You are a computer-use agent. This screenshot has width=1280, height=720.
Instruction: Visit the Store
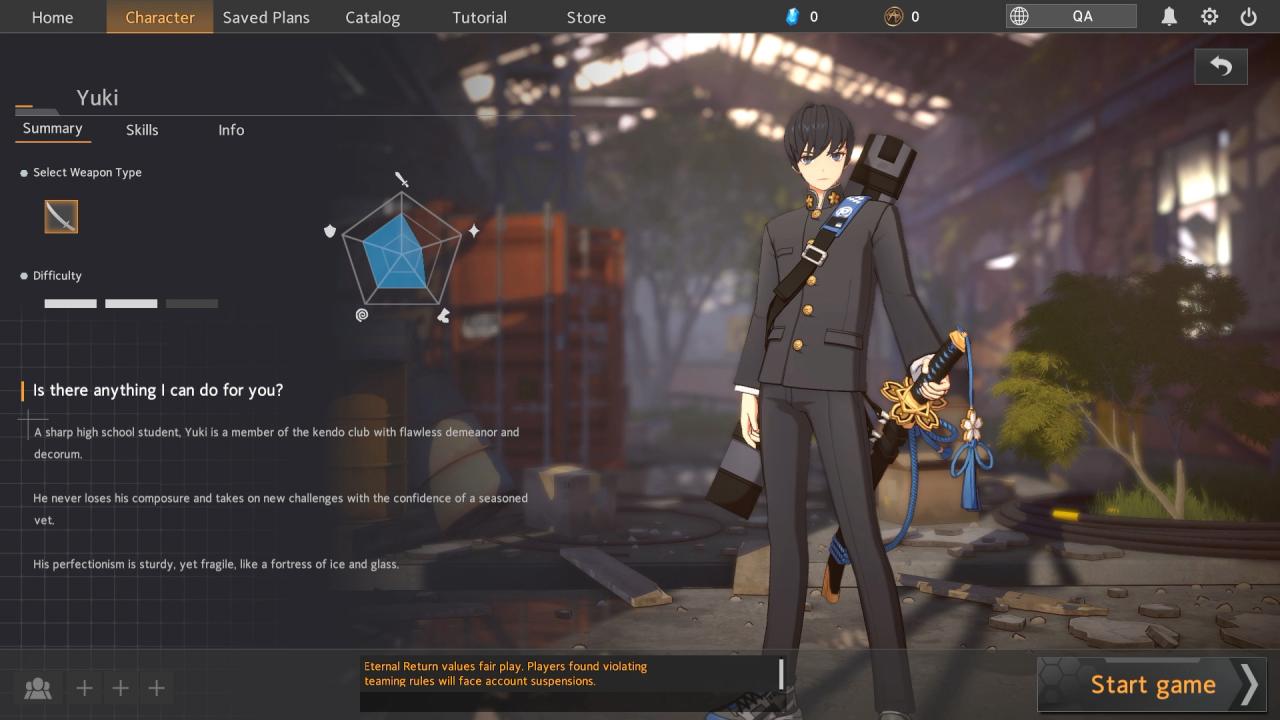click(x=586, y=17)
